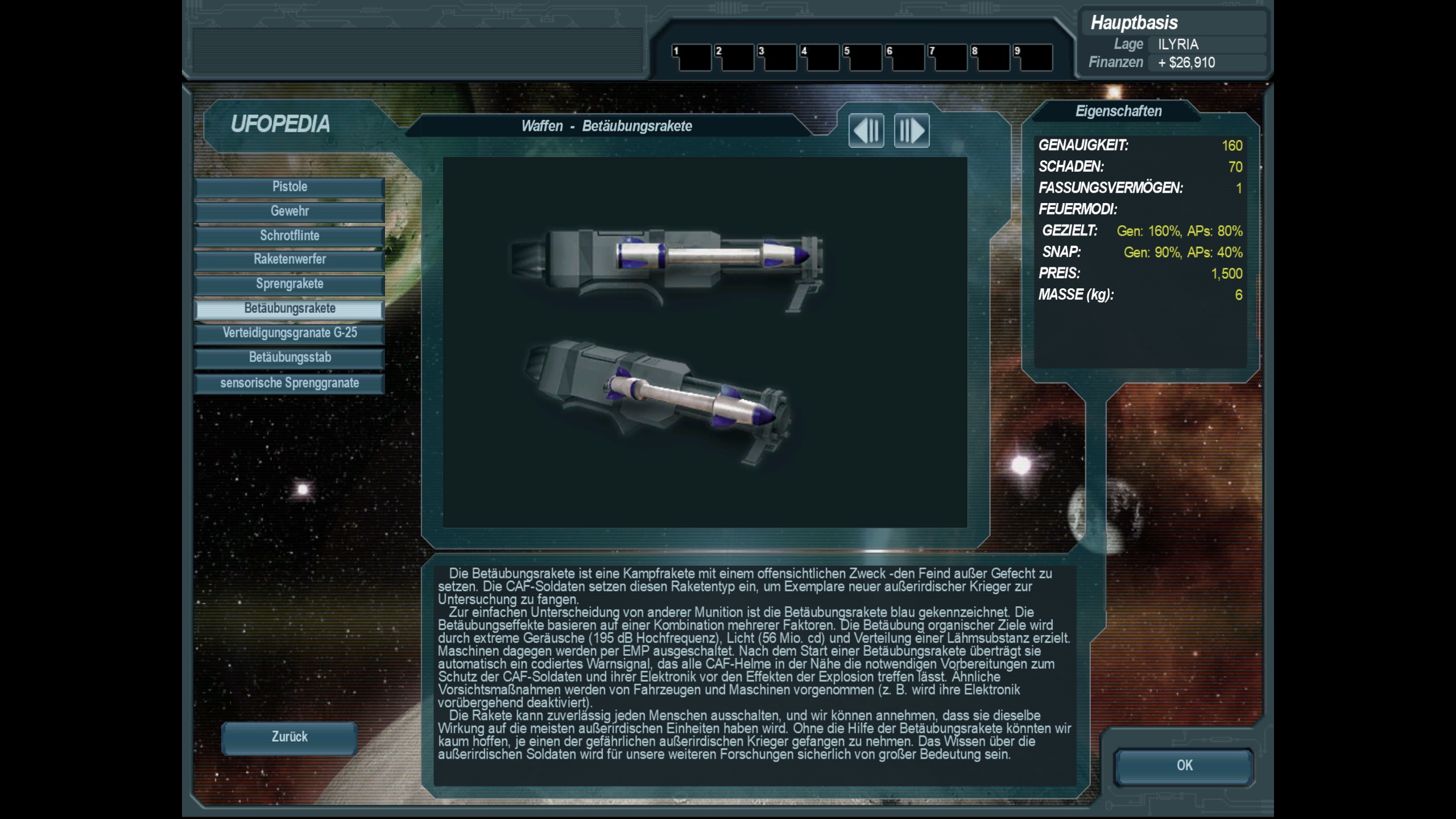Advance to the next UFOpedia entry arrow

click(x=911, y=130)
